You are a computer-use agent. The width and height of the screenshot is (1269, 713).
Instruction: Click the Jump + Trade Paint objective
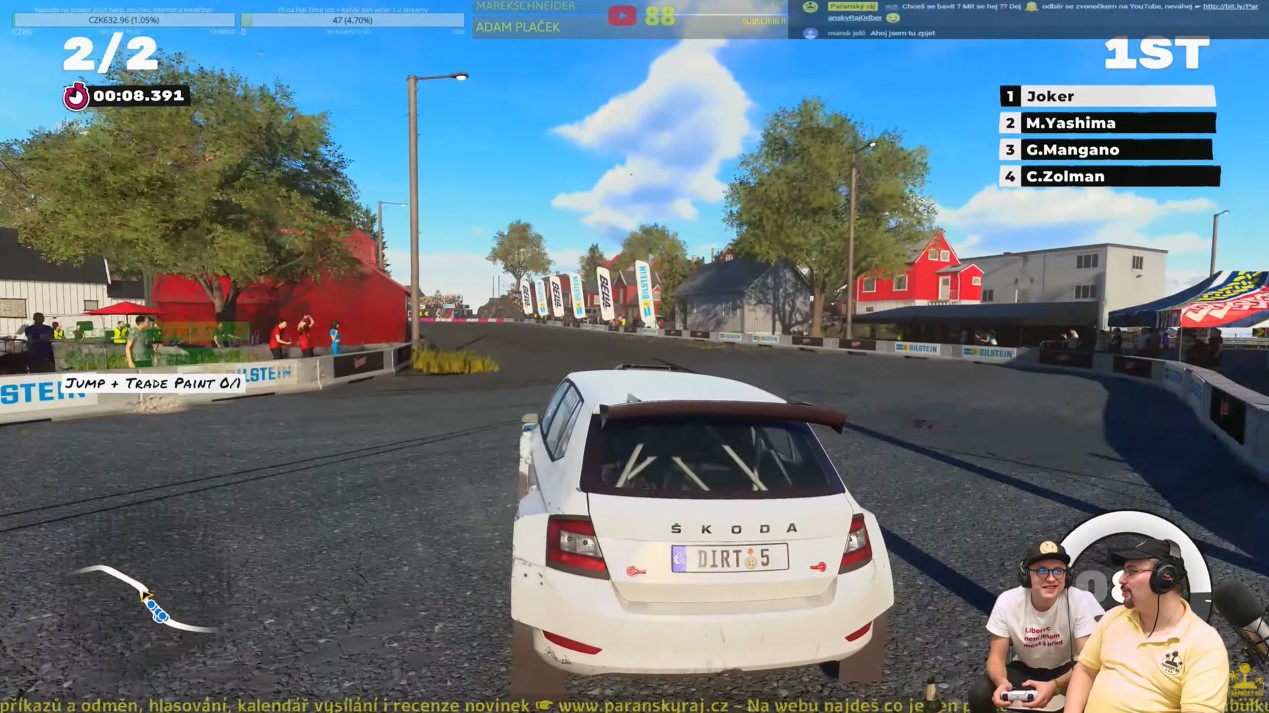click(153, 383)
